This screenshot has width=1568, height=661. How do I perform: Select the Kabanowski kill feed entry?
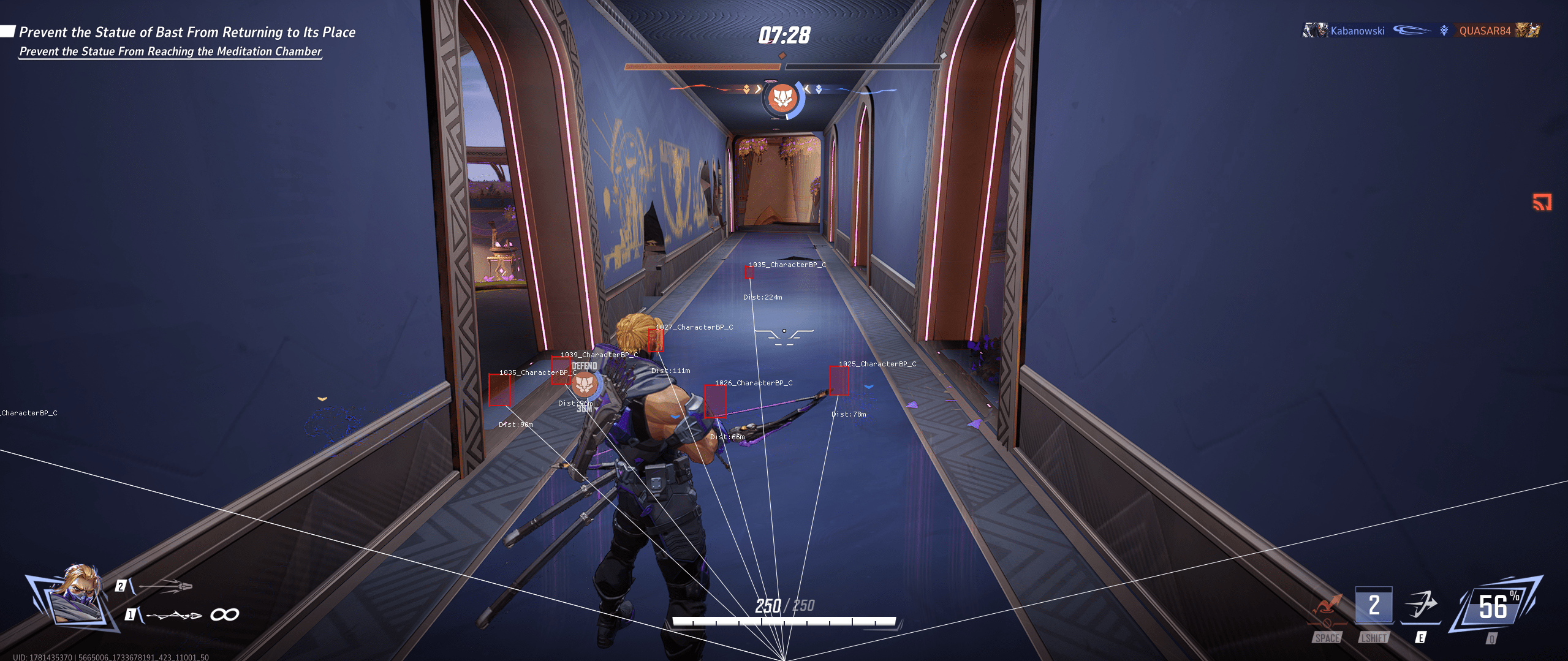coord(1357,31)
